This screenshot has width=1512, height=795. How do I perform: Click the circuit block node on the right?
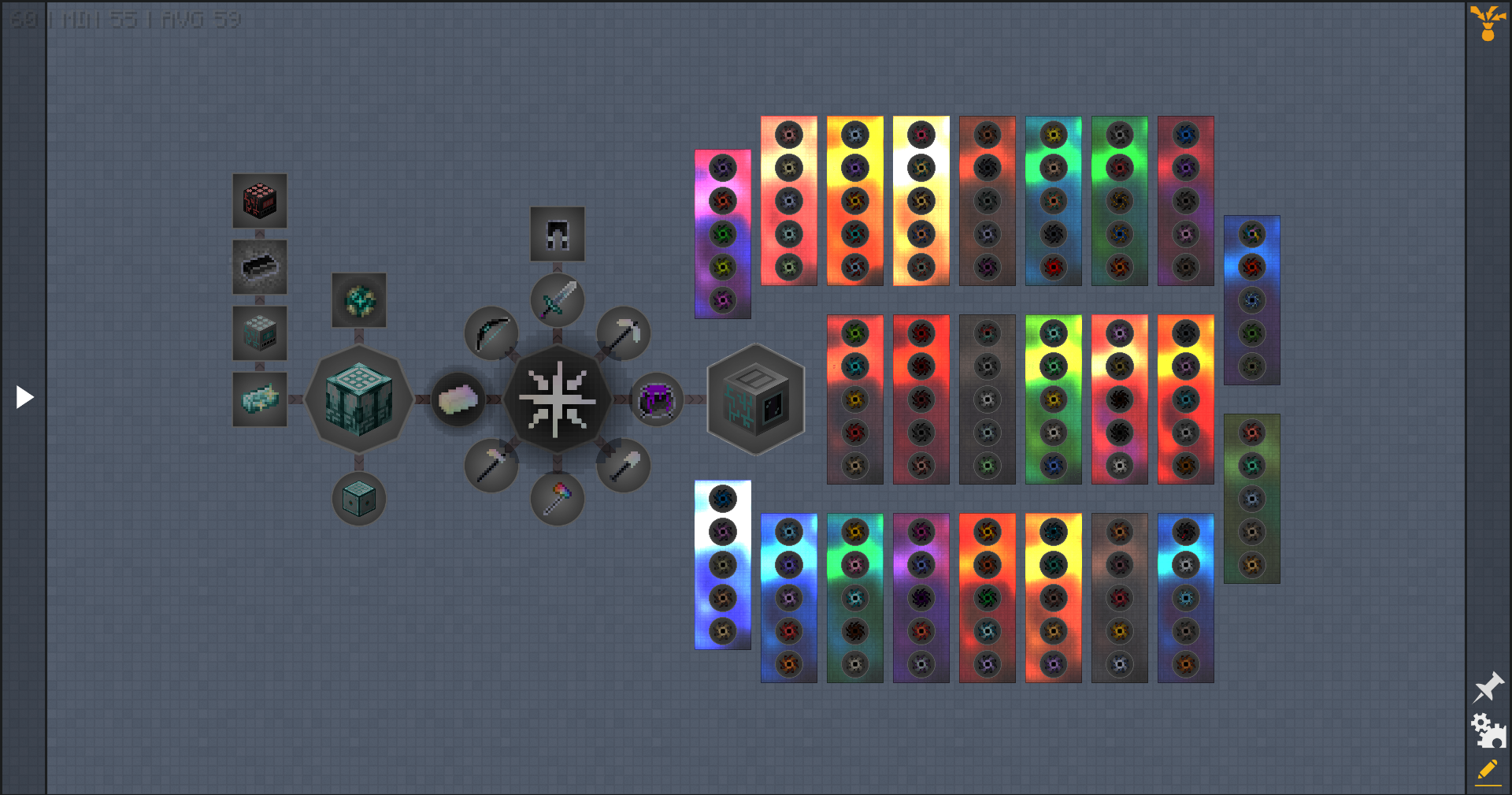click(x=755, y=399)
